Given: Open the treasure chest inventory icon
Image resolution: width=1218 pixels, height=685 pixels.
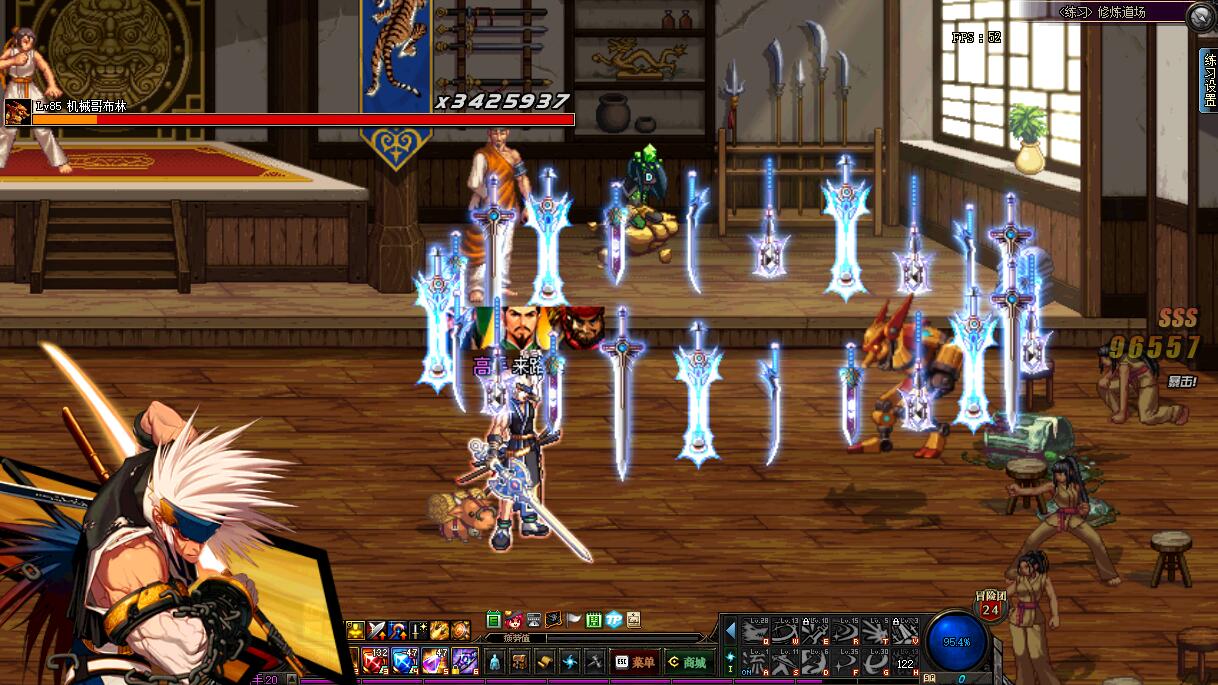Looking at the screenshot, I should click(519, 662).
